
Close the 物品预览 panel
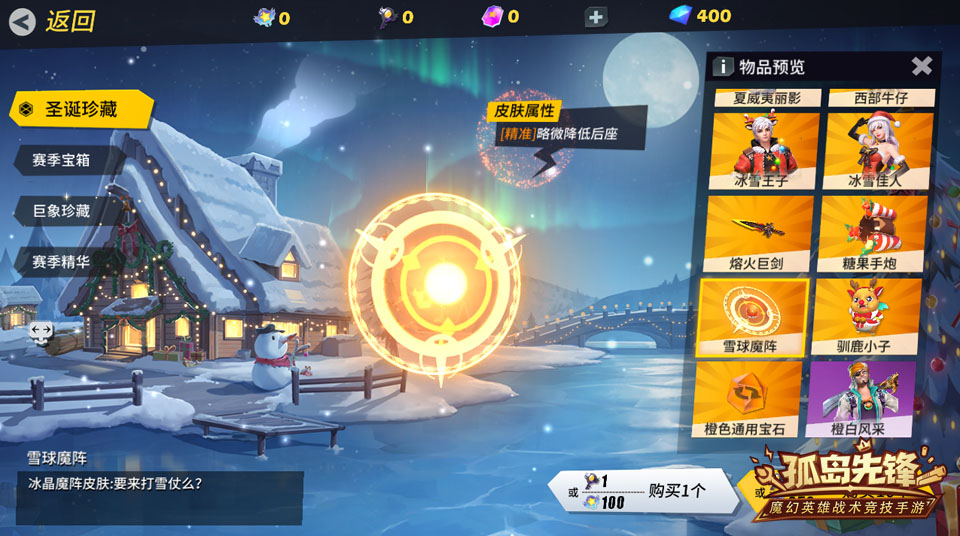[921, 66]
